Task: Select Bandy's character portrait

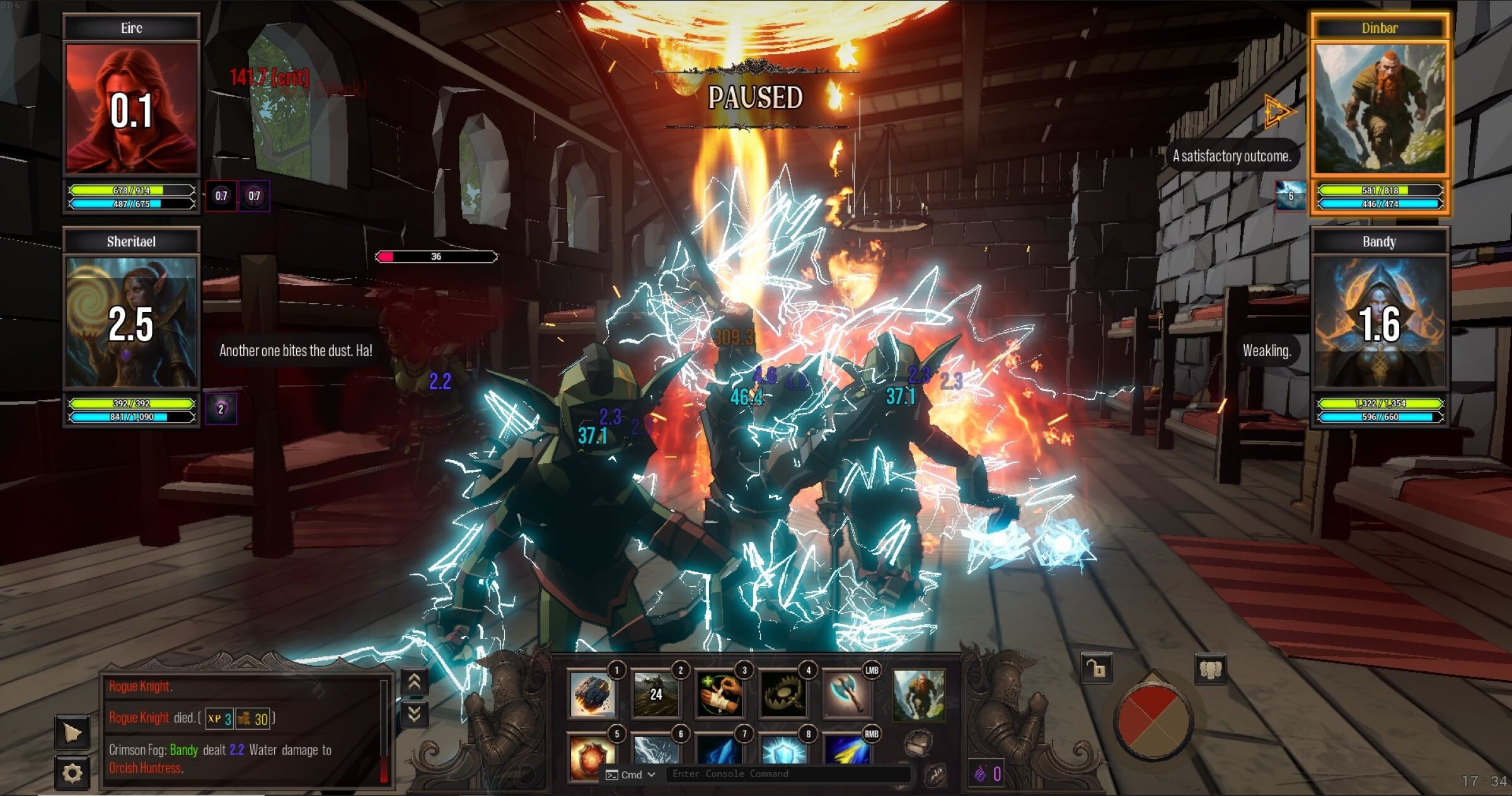Action: 1380,321
